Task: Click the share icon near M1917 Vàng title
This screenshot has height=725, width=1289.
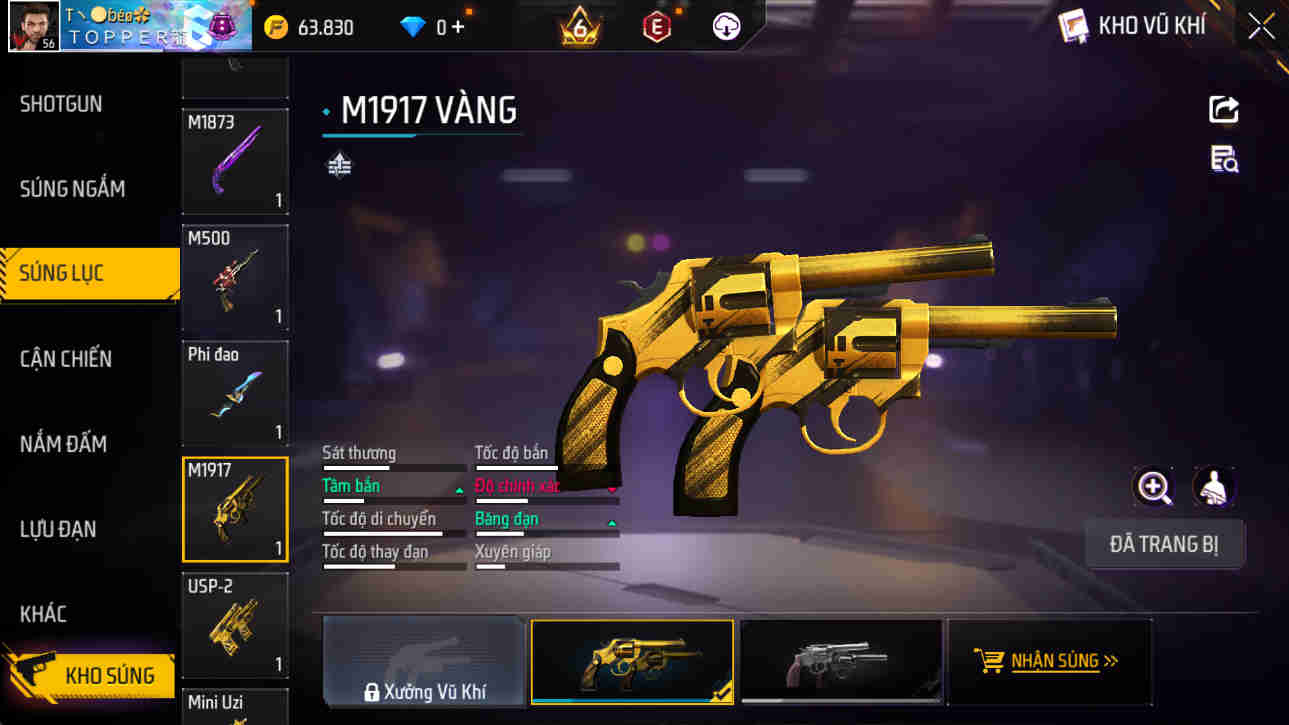Action: pos(1224,110)
